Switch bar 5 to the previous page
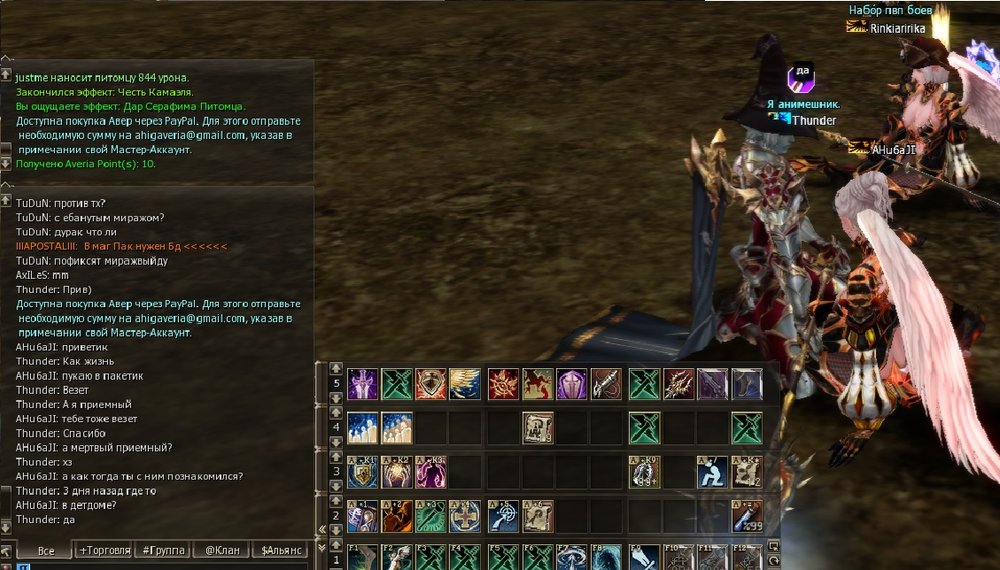Screen dimensions: 1000x570 coord(336,369)
